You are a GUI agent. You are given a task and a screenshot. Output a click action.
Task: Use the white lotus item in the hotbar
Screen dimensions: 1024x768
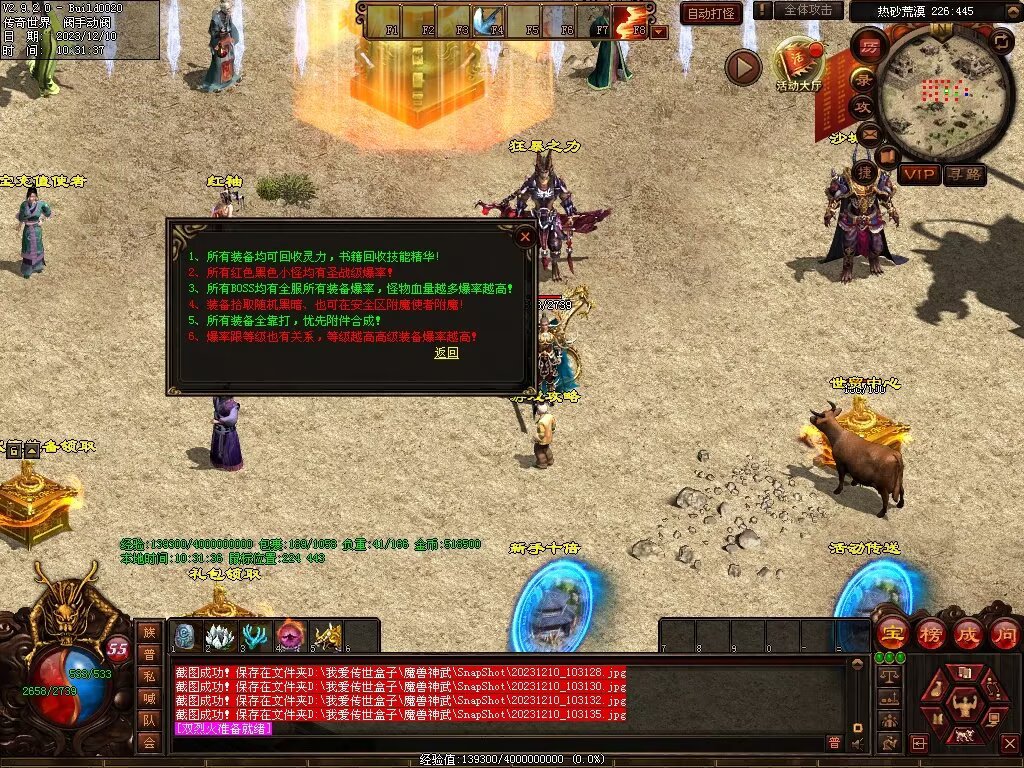[219, 636]
